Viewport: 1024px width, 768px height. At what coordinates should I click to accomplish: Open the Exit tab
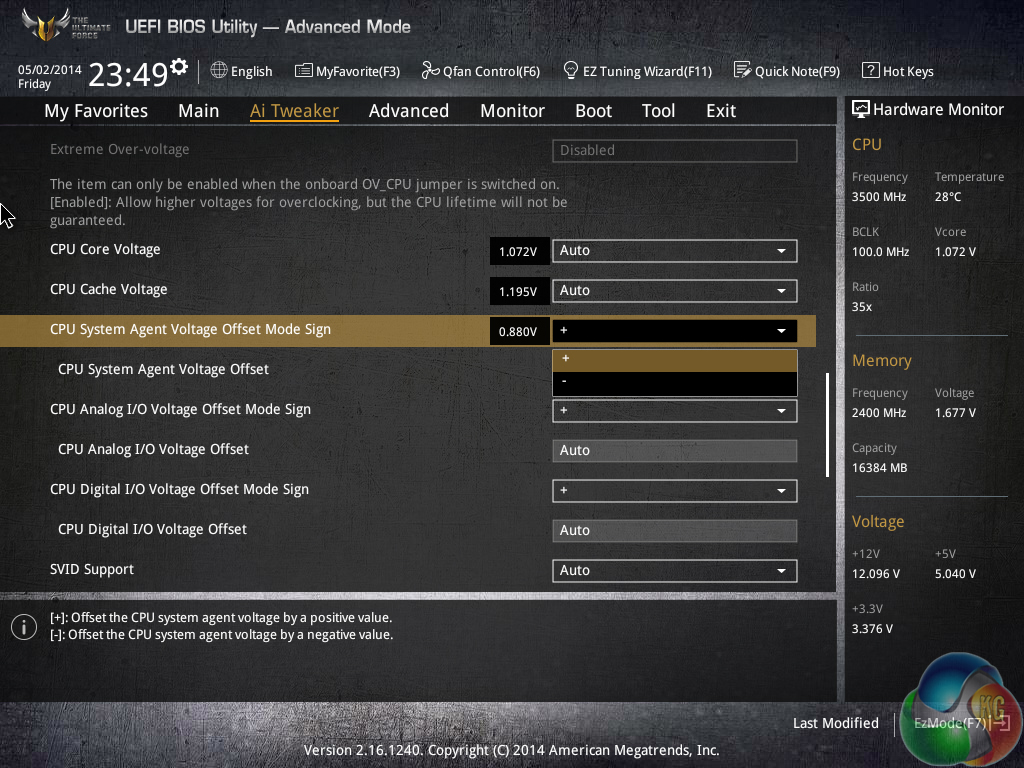[x=720, y=111]
